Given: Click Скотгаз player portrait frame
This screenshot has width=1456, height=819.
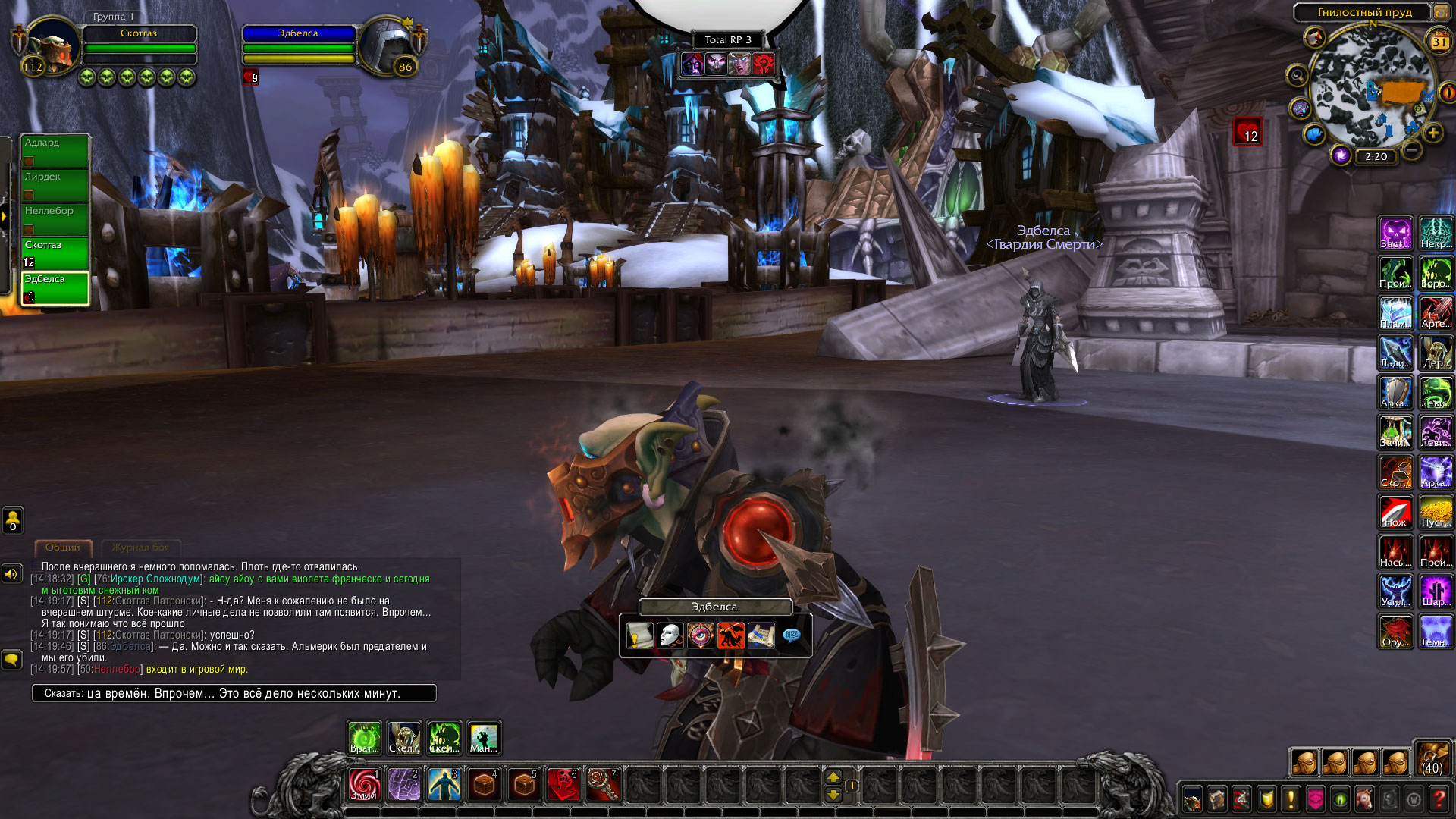Looking at the screenshot, I should click(53, 45).
